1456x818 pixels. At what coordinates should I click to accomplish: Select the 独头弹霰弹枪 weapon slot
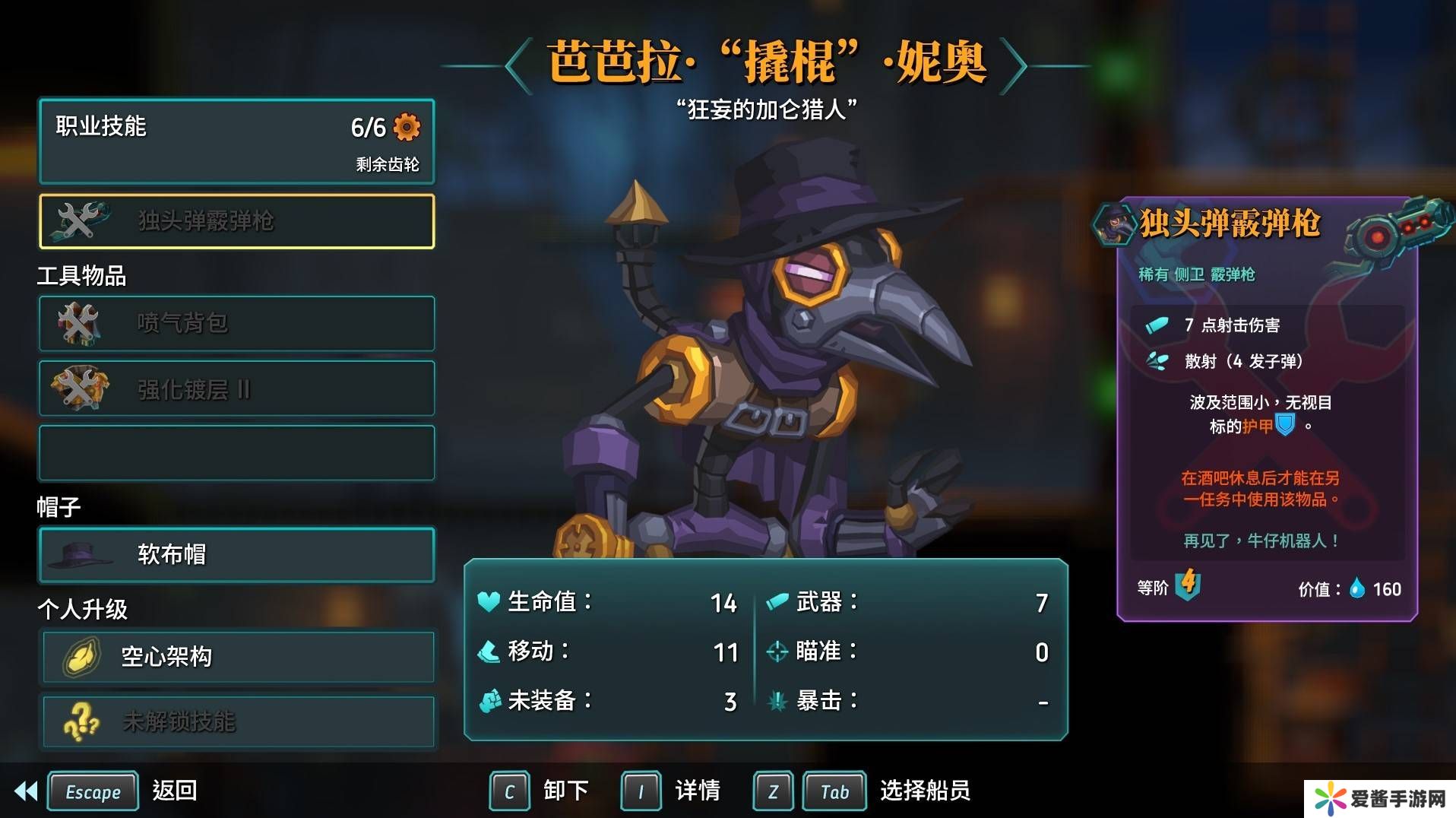[x=236, y=221]
